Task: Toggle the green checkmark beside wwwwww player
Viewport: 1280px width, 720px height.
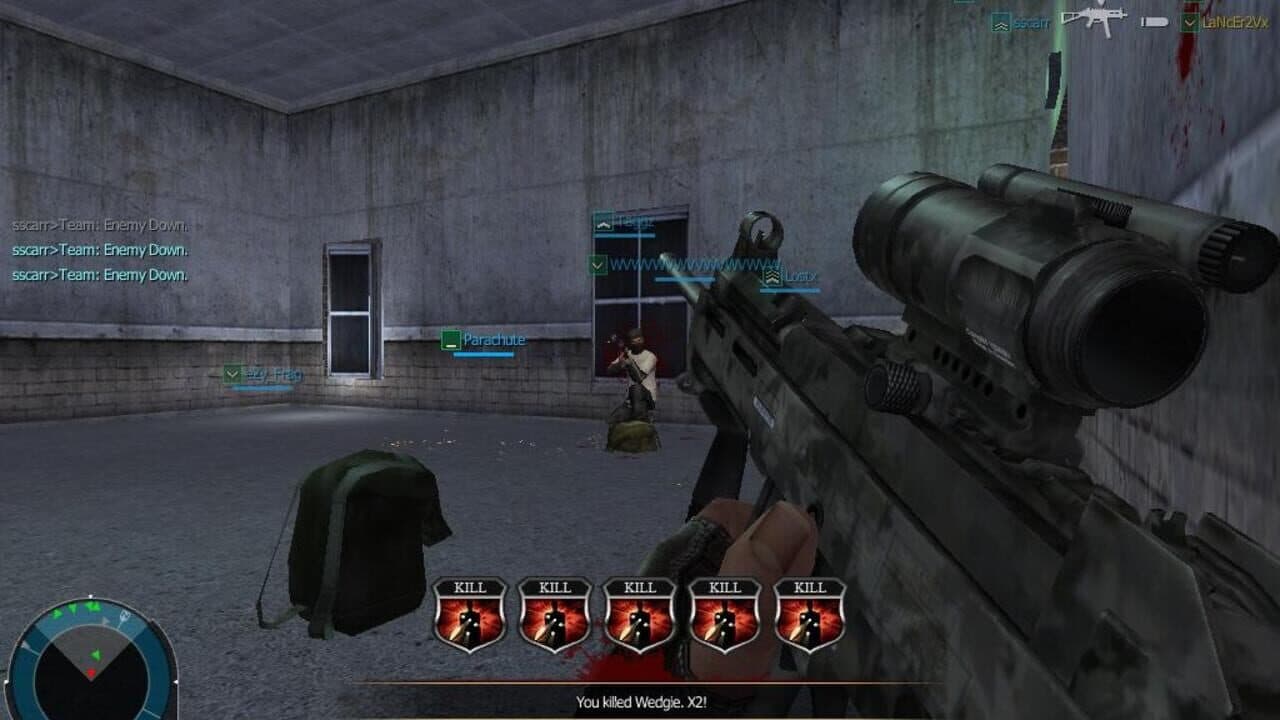Action: (x=597, y=266)
